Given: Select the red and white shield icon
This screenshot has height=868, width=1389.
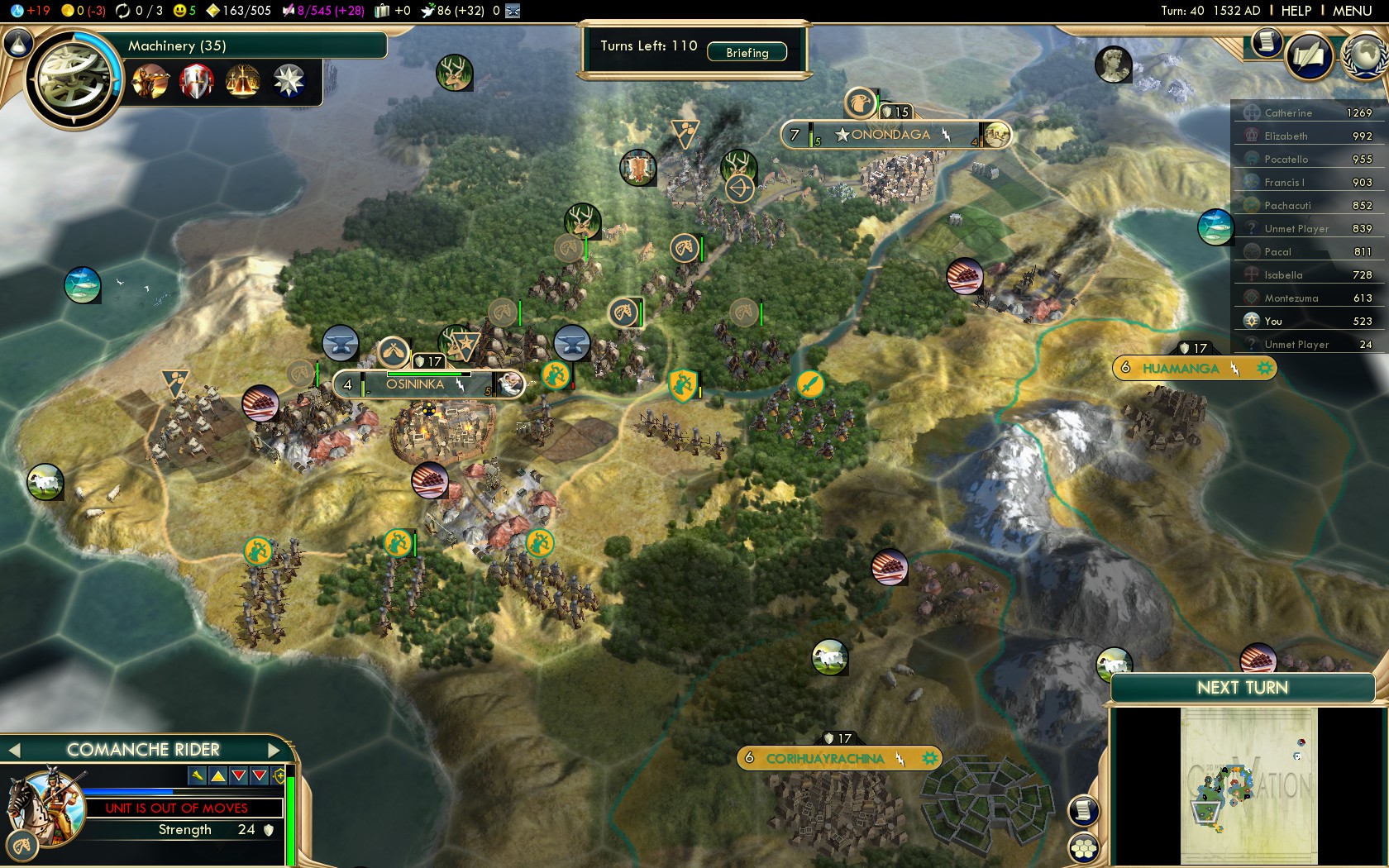Looking at the screenshot, I should pyautogui.click(x=197, y=81).
